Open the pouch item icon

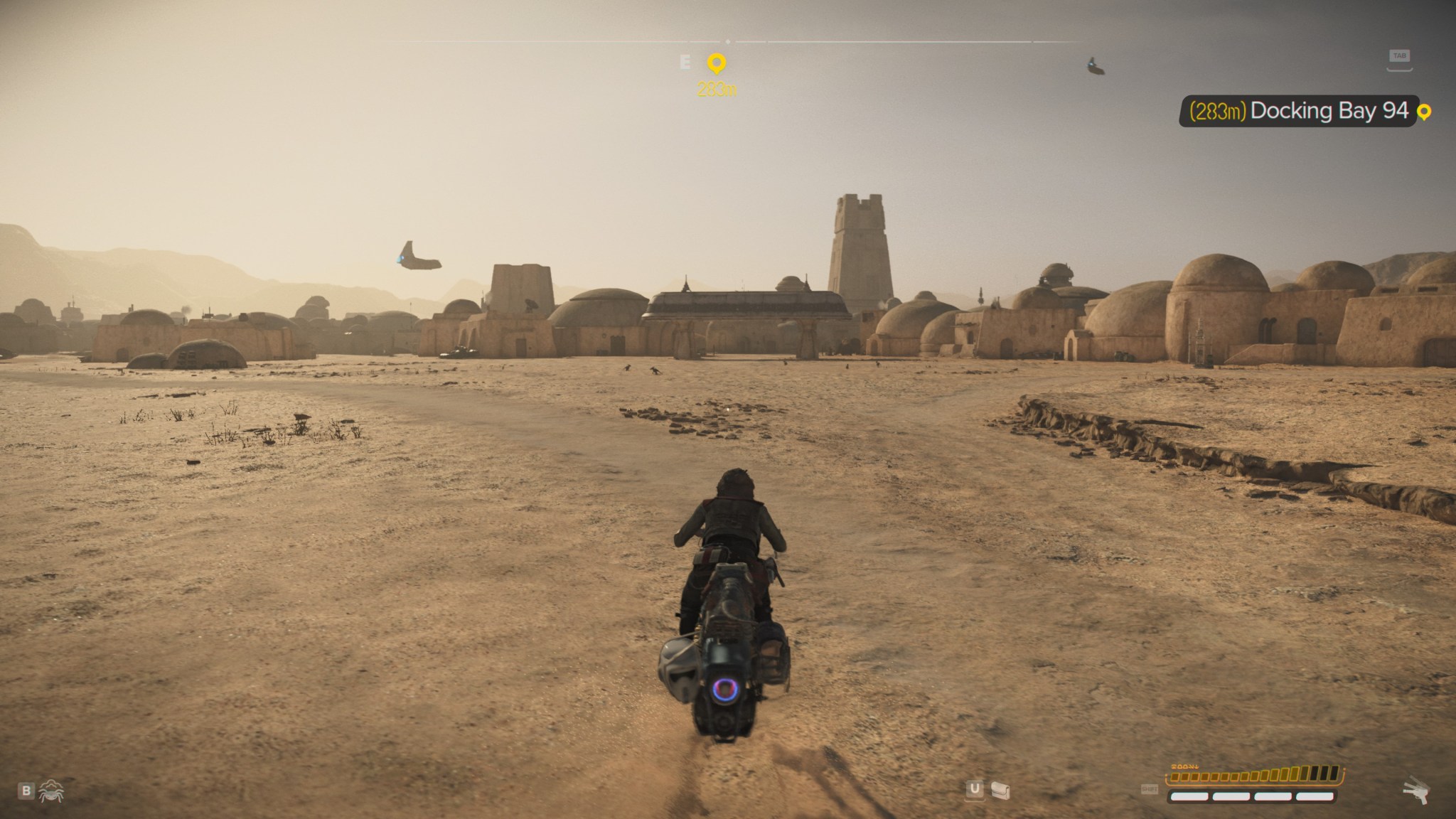click(1000, 790)
